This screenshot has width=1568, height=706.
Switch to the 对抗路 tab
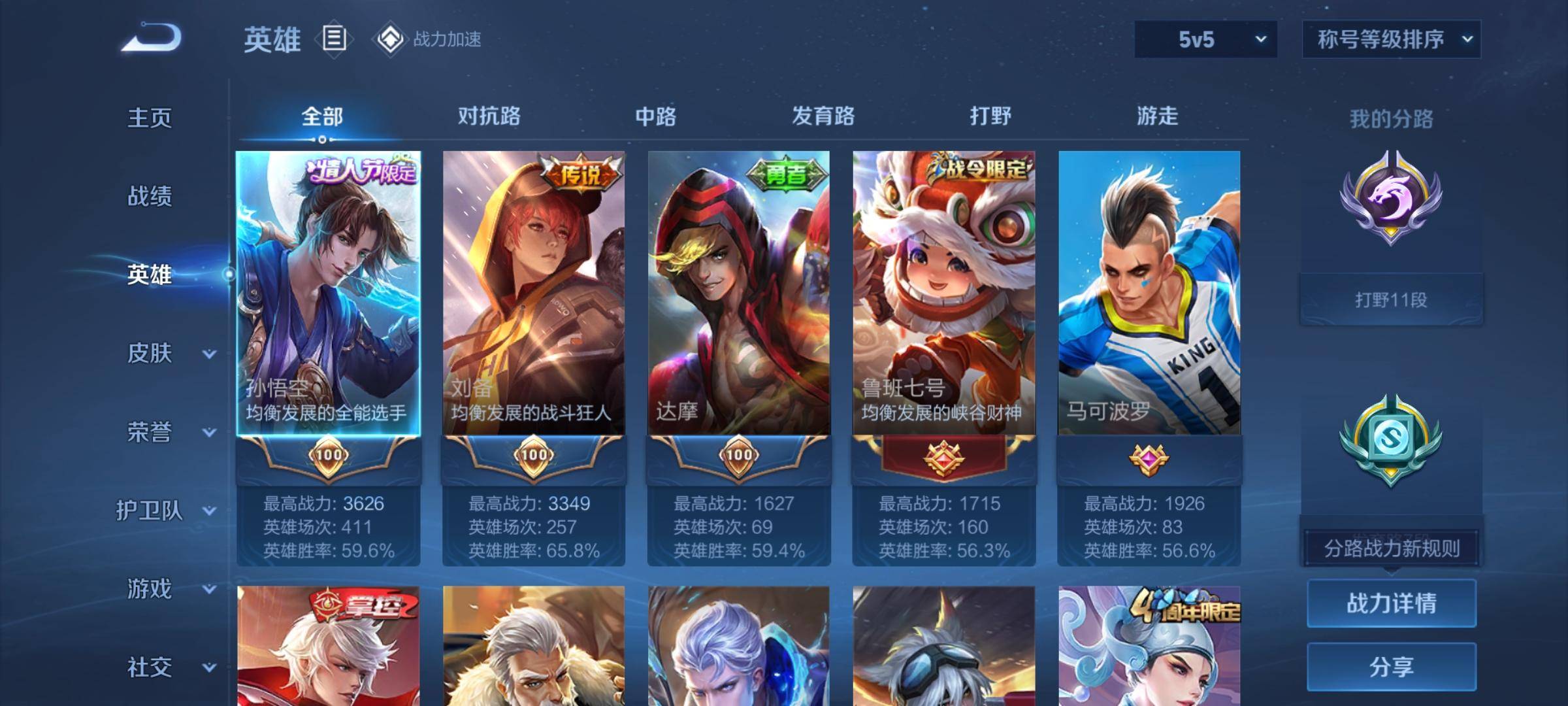coord(489,116)
